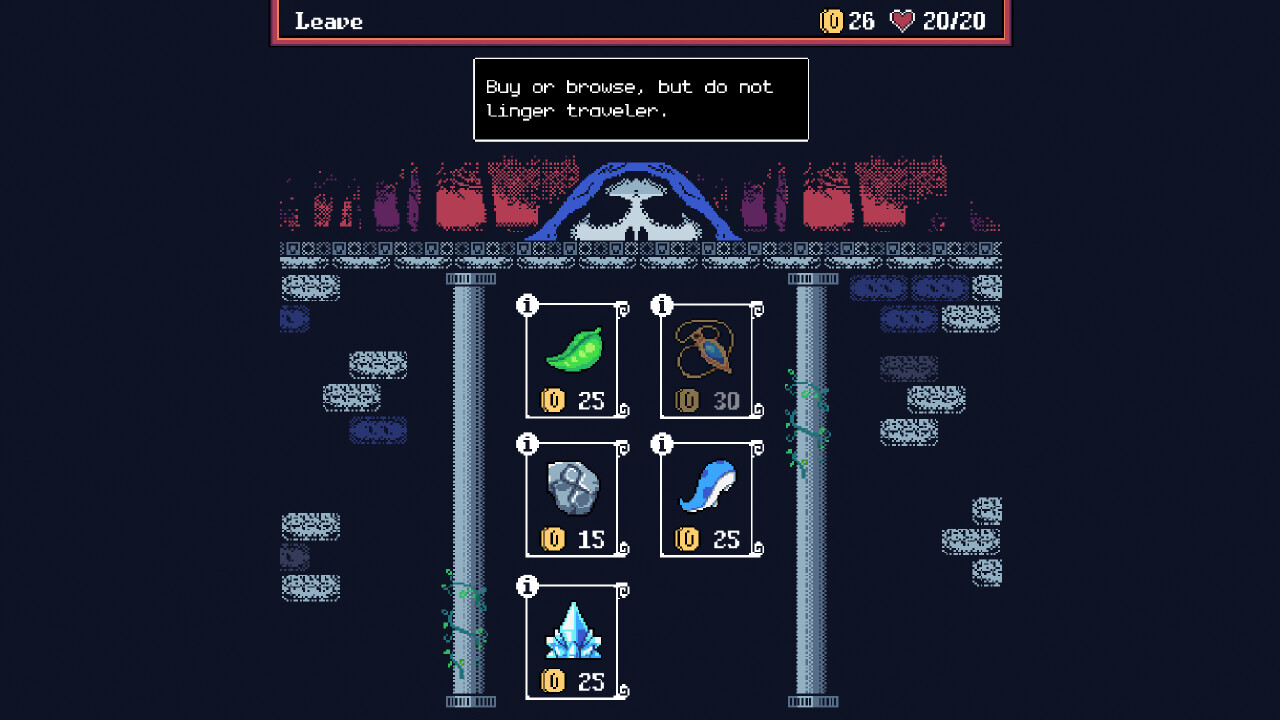The height and width of the screenshot is (720, 1280).
Task: Click the Leave option in the top bar
Action: [327, 20]
